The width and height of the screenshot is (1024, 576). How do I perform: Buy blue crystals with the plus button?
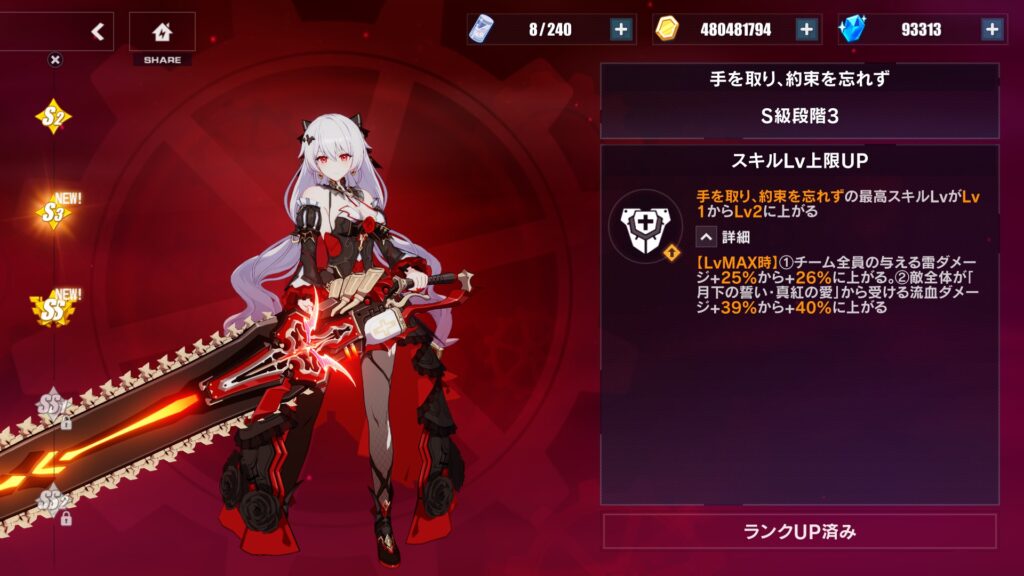(x=992, y=29)
